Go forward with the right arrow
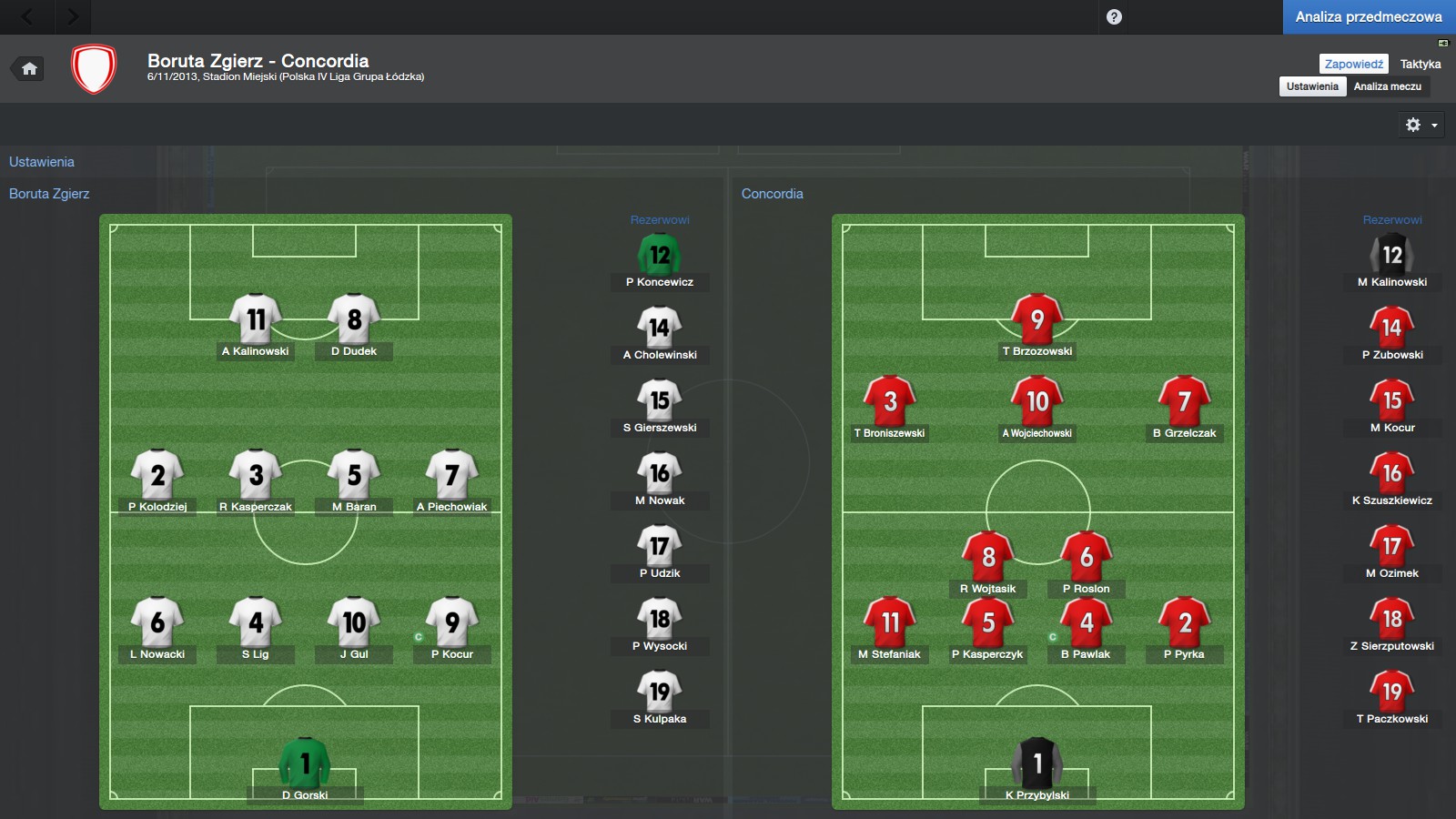The height and width of the screenshot is (819, 1456). coord(73,16)
